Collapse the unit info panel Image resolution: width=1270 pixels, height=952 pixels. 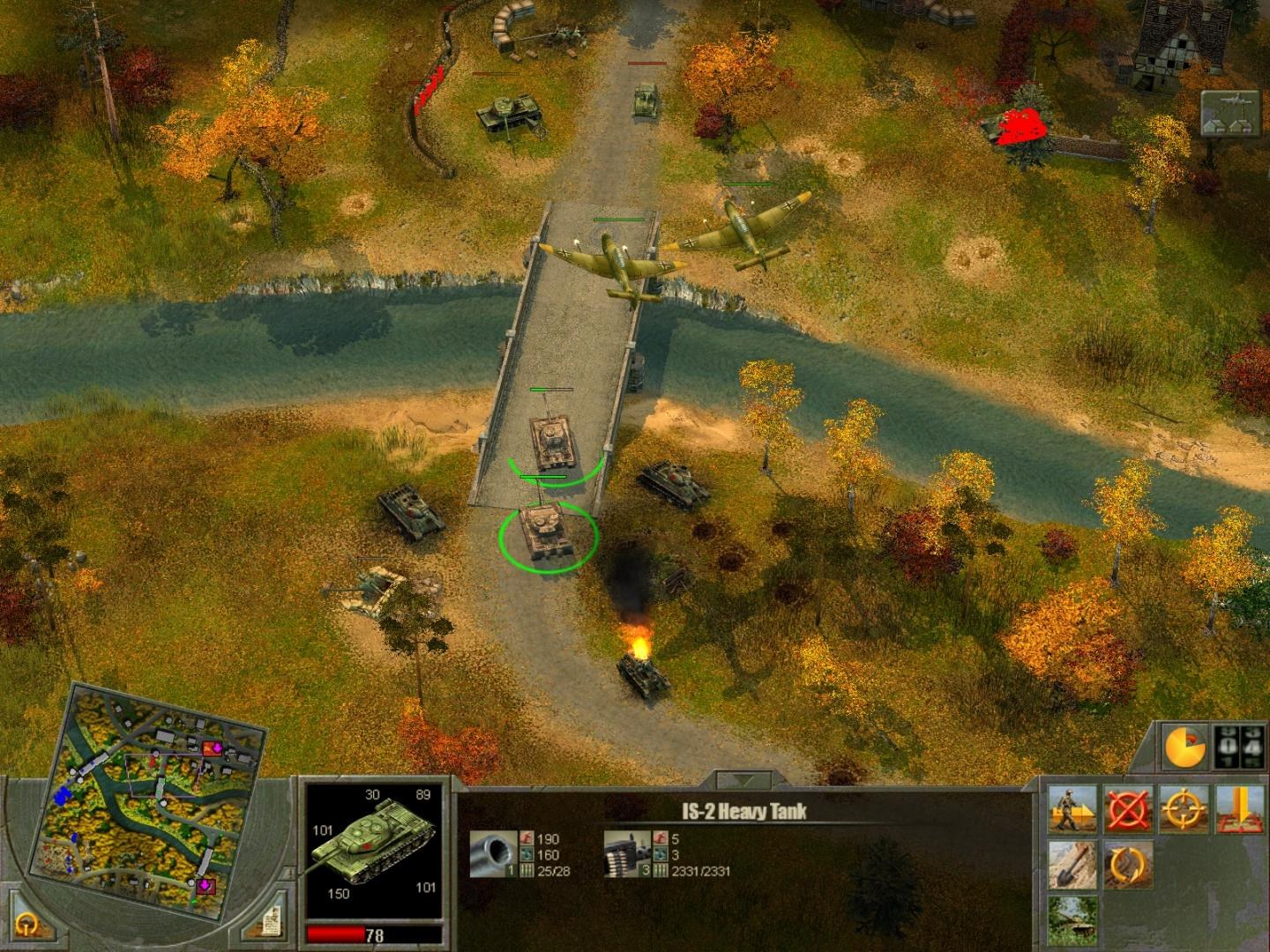click(743, 780)
